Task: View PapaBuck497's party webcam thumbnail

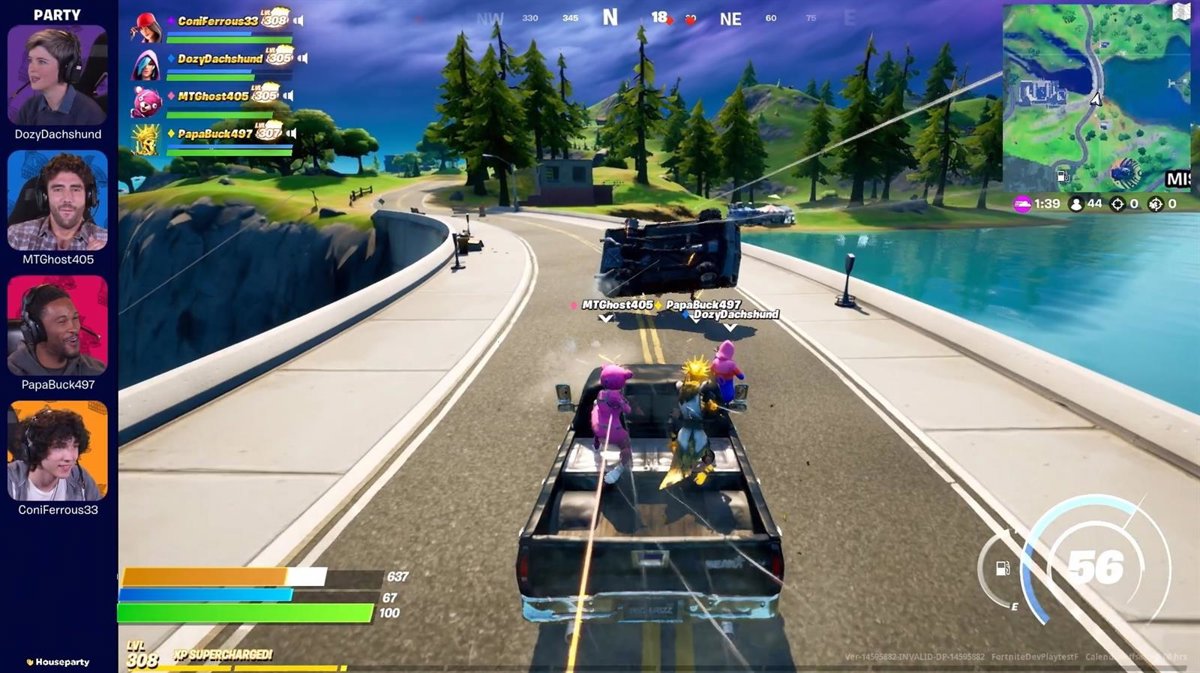Action: 58,325
